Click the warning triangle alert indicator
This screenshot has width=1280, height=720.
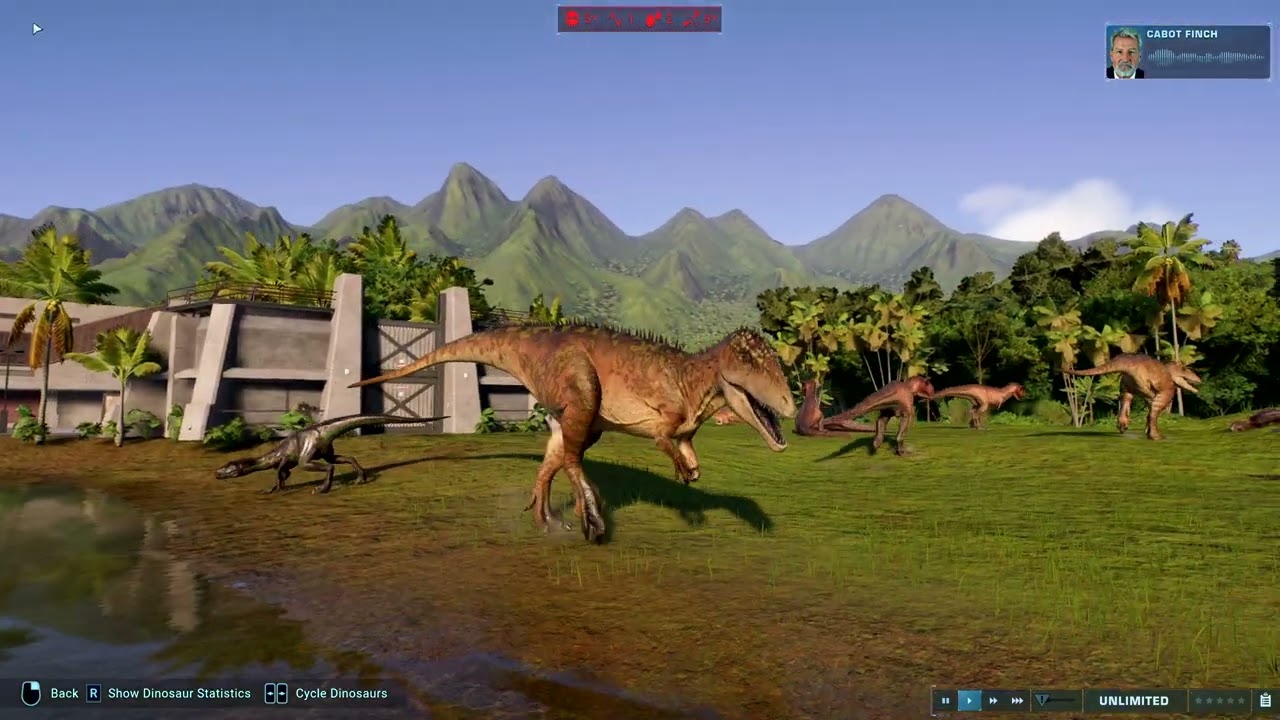1042,701
